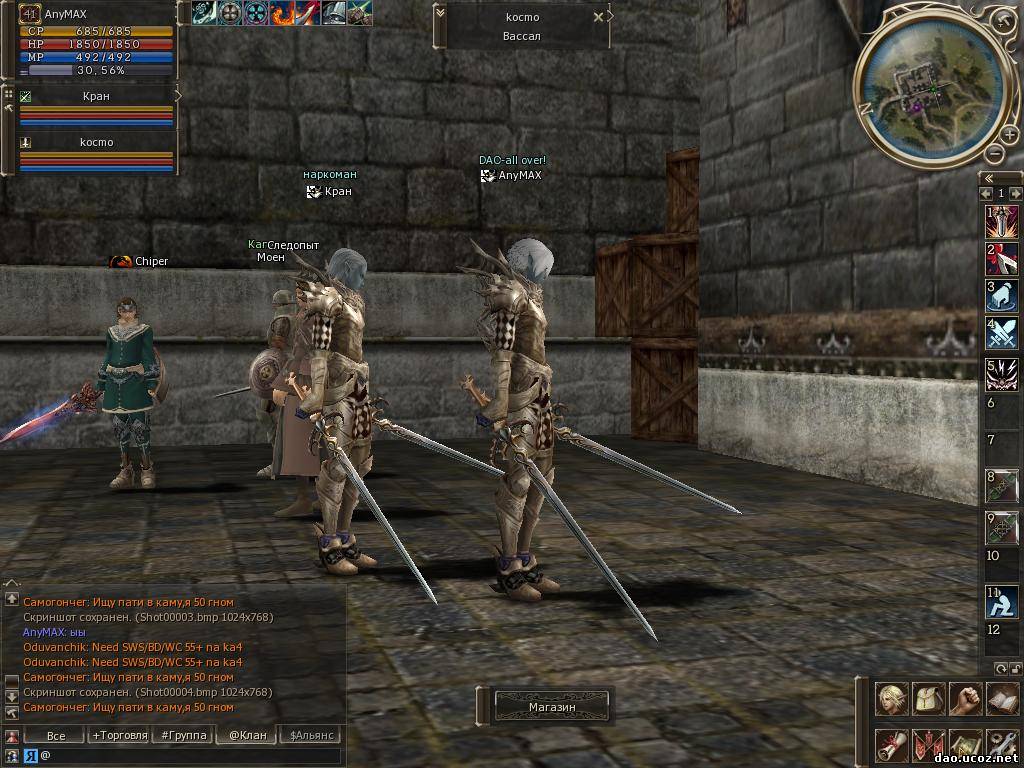The width and height of the screenshot is (1024, 768).
Task: Open the #Группа chat tab
Action: 182,736
